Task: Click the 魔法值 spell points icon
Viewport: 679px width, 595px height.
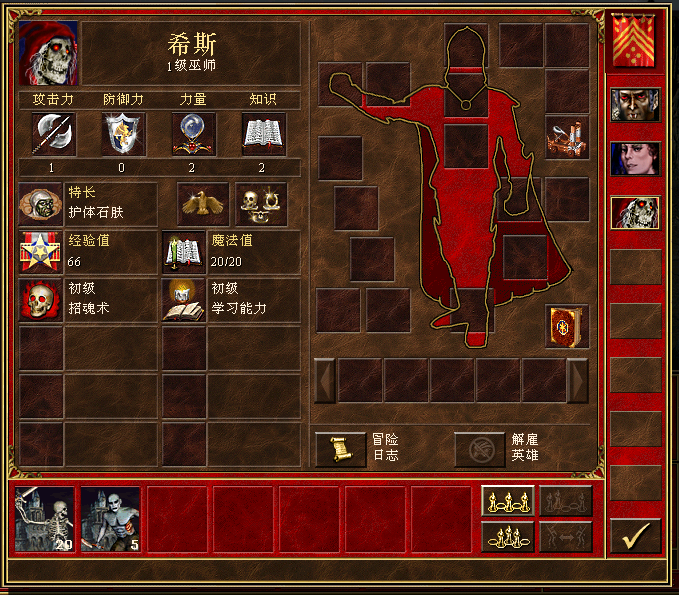Action: pyautogui.click(x=184, y=252)
